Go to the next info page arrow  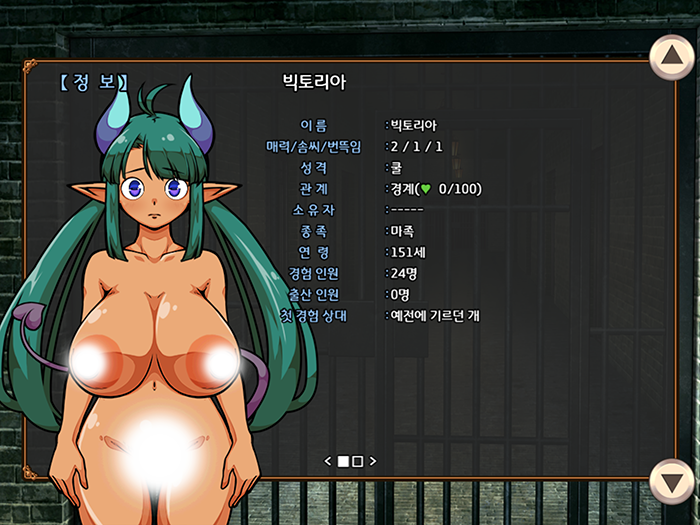pyautogui.click(x=373, y=461)
